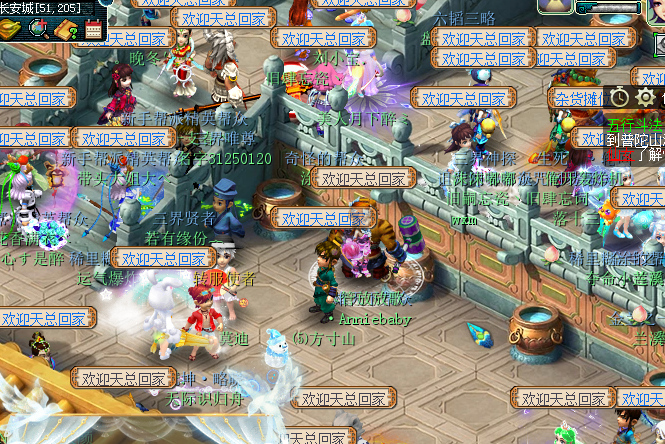Open the world map magnifier icon

pos(40,29)
